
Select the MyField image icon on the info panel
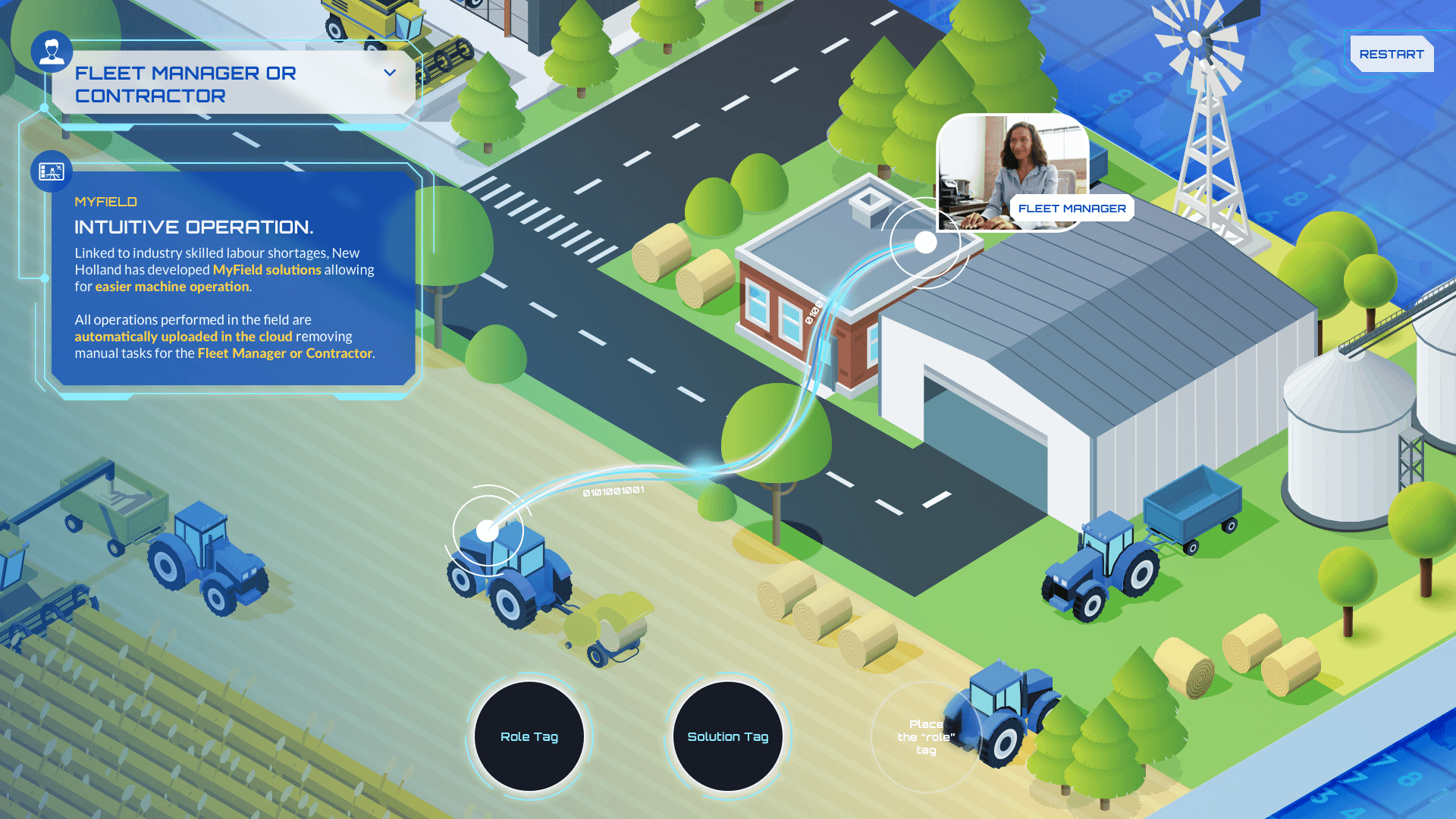(50, 171)
